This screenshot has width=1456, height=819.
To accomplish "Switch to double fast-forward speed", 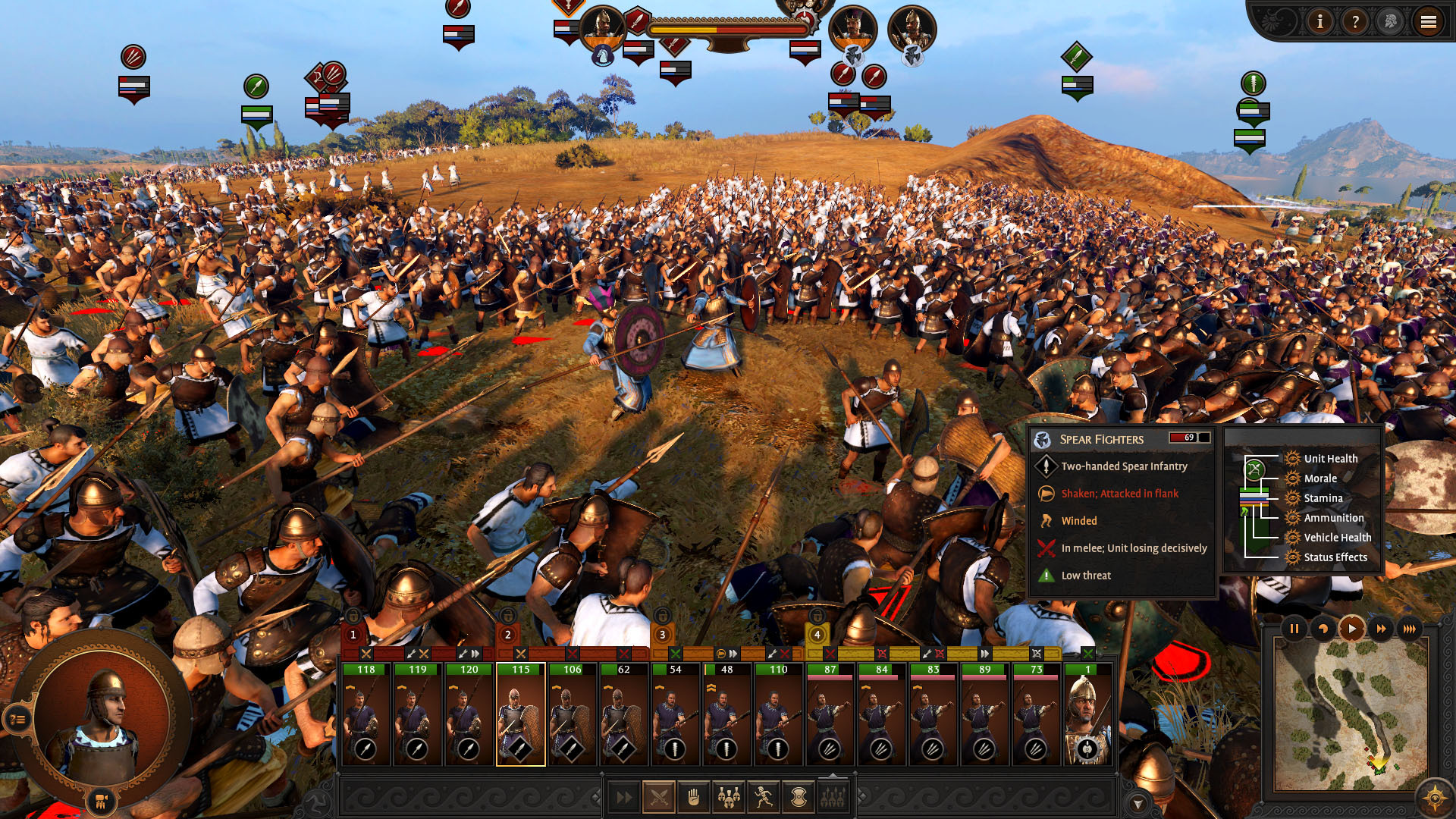I will tap(1381, 629).
